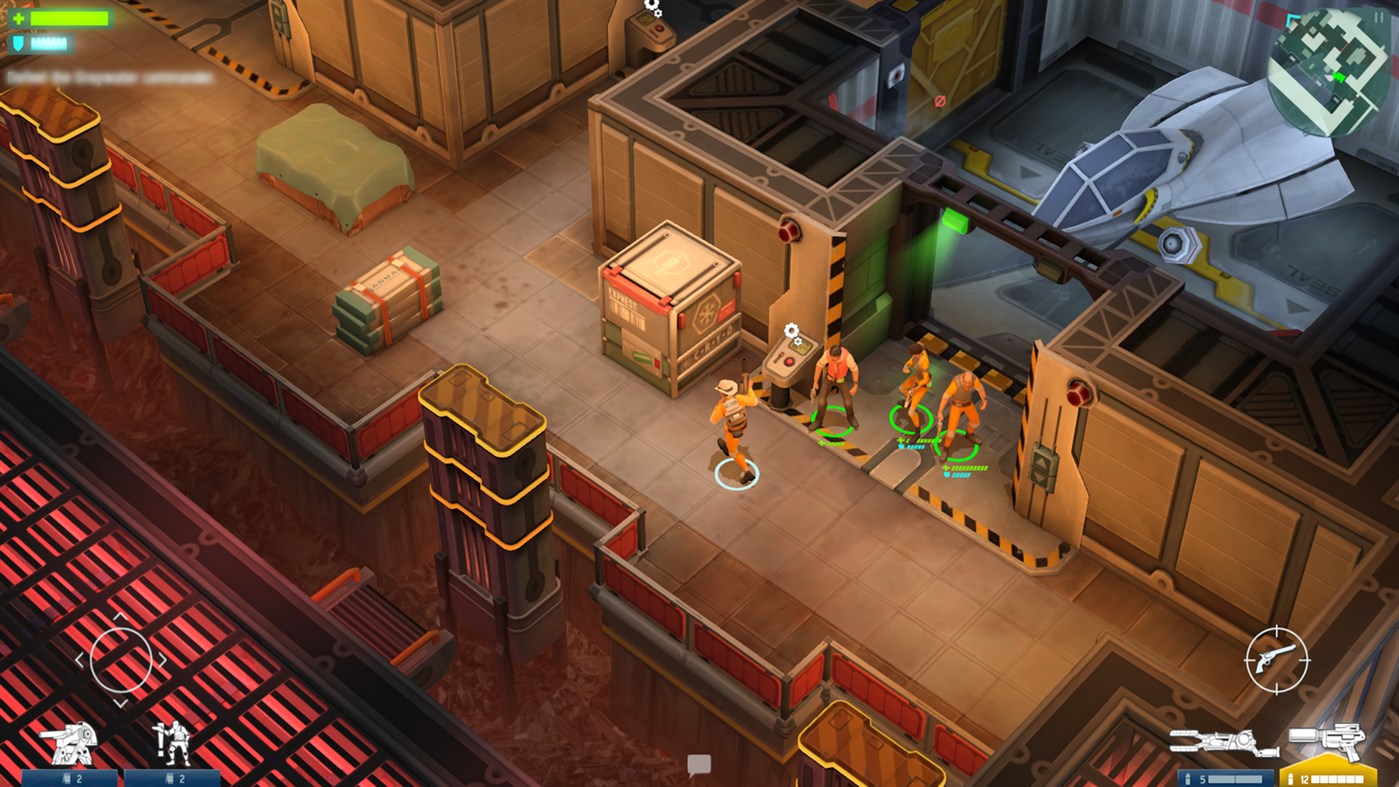Select the sniper rifle weapon icon
The image size is (1399, 787).
(x=1225, y=742)
